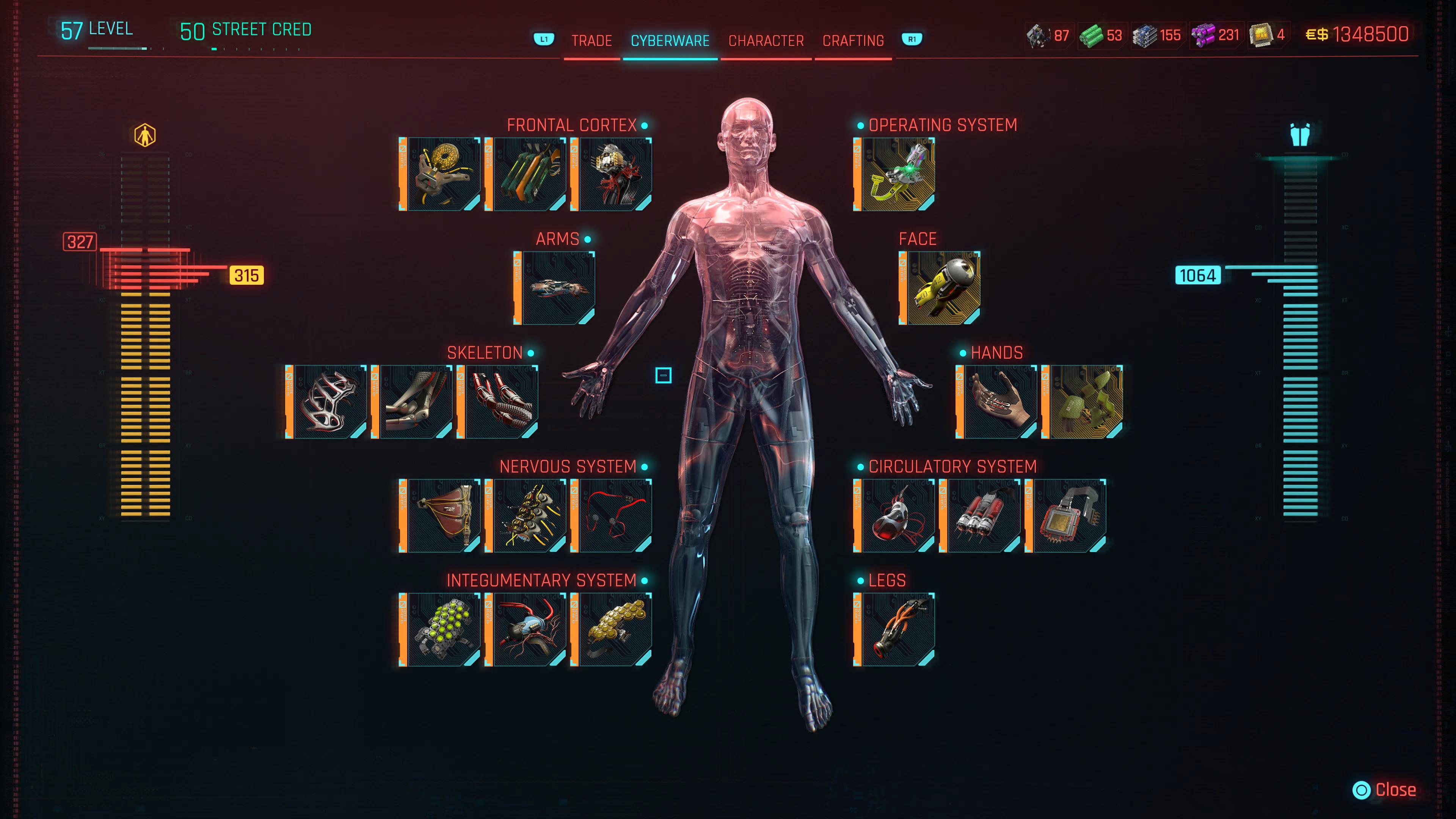Open the Cyberware tab
The image size is (1456, 819).
(670, 41)
